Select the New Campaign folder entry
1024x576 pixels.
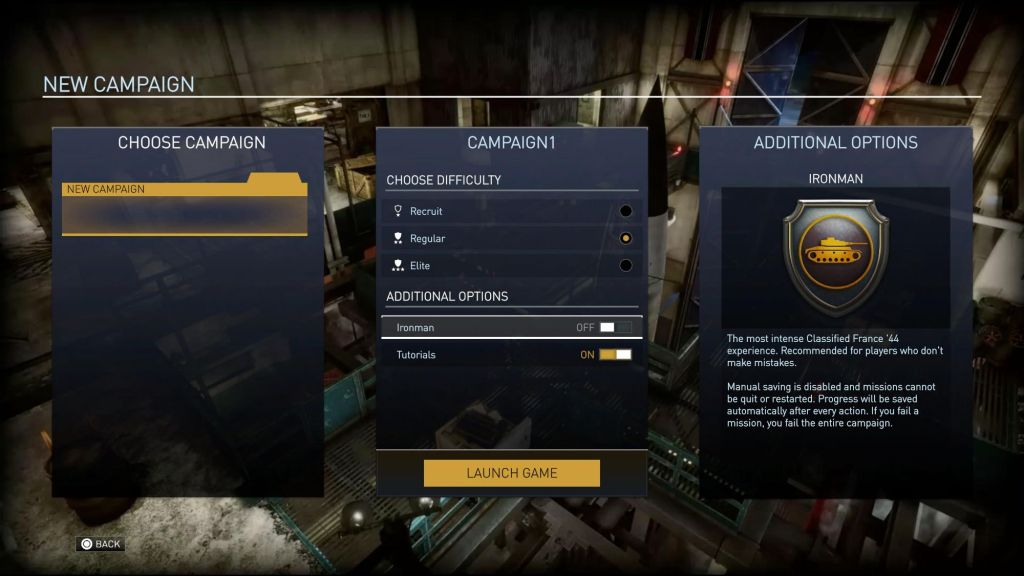(x=184, y=205)
